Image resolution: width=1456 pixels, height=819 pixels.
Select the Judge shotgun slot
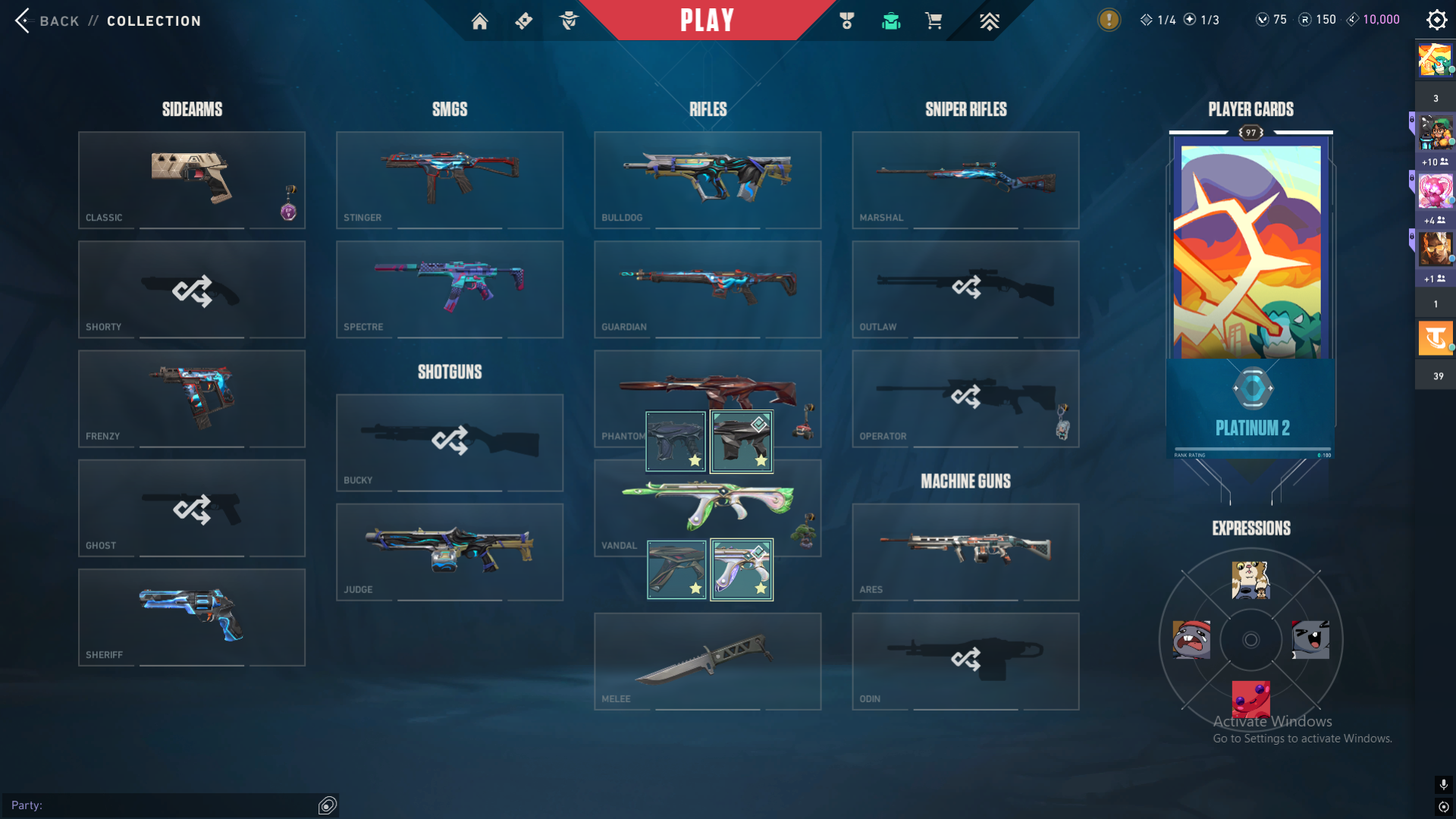pos(450,551)
